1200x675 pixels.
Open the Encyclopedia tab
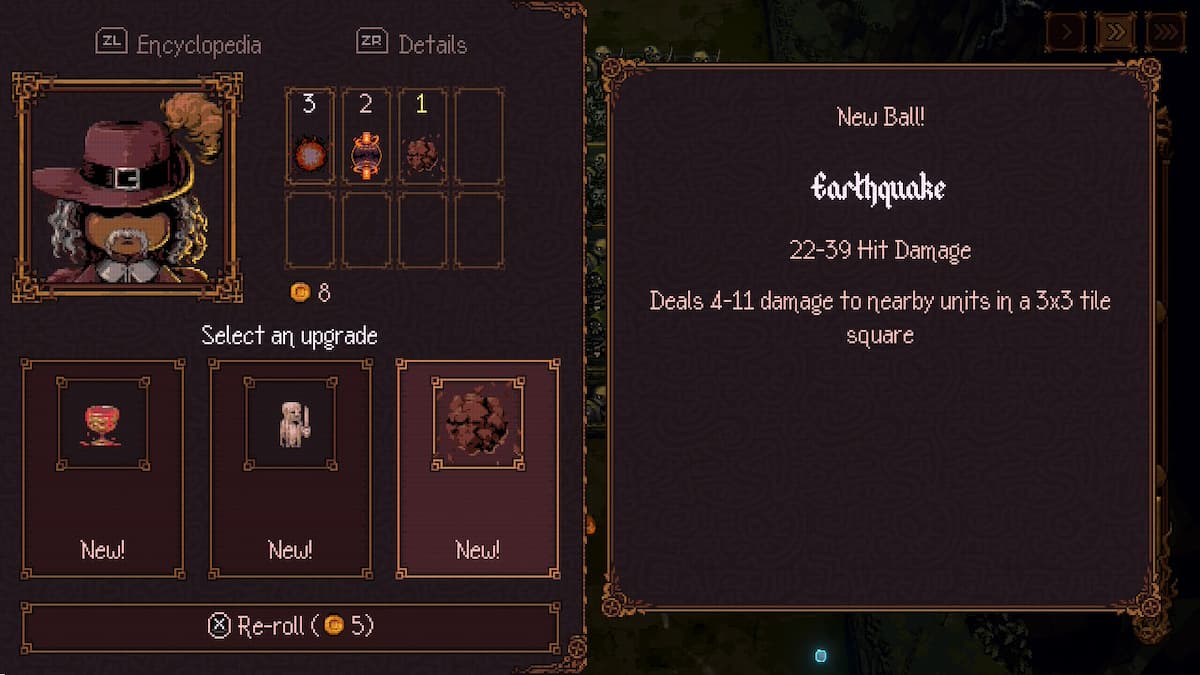(180, 44)
